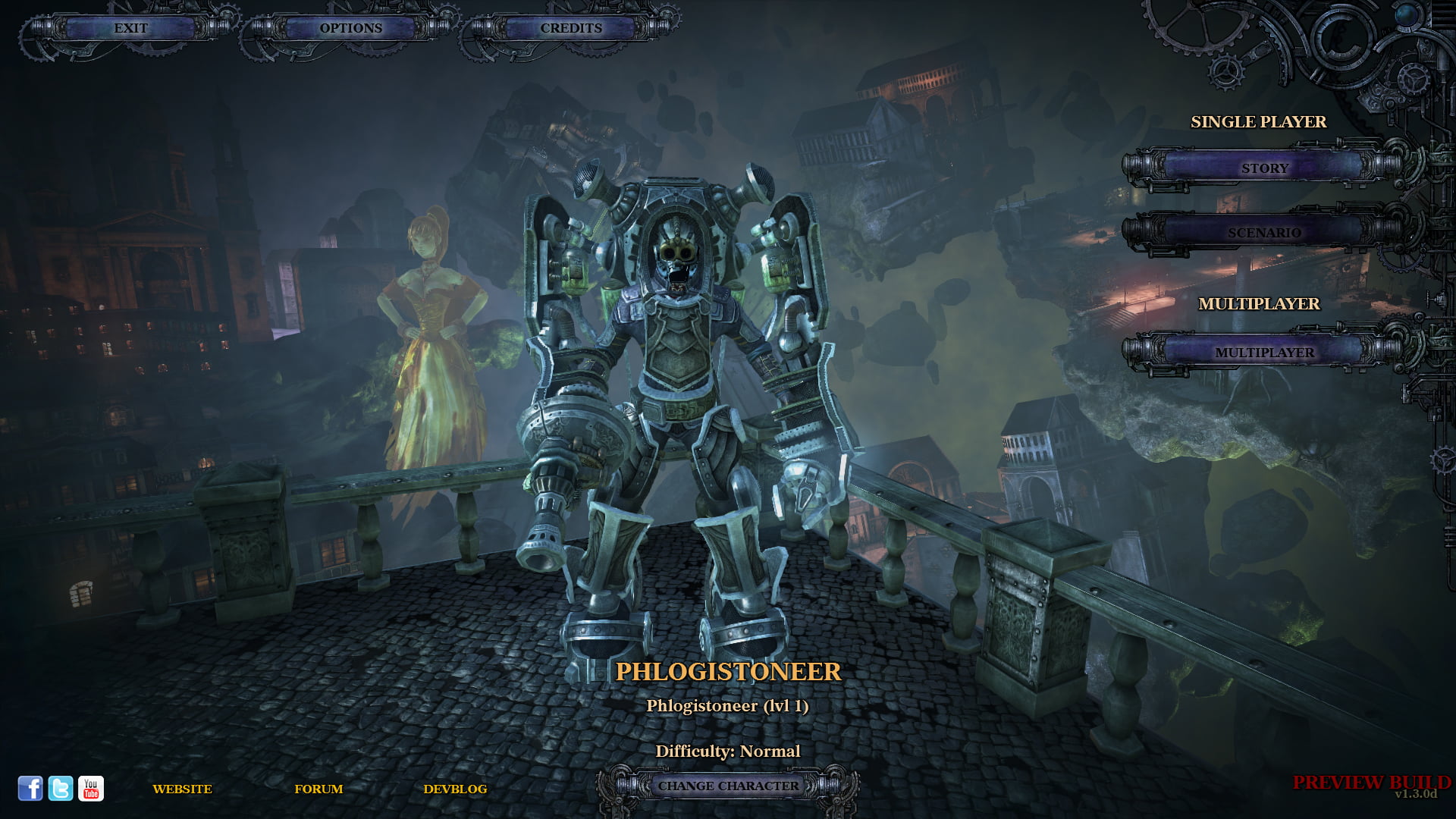Visit the official Website
The height and width of the screenshot is (819, 1456).
click(183, 789)
